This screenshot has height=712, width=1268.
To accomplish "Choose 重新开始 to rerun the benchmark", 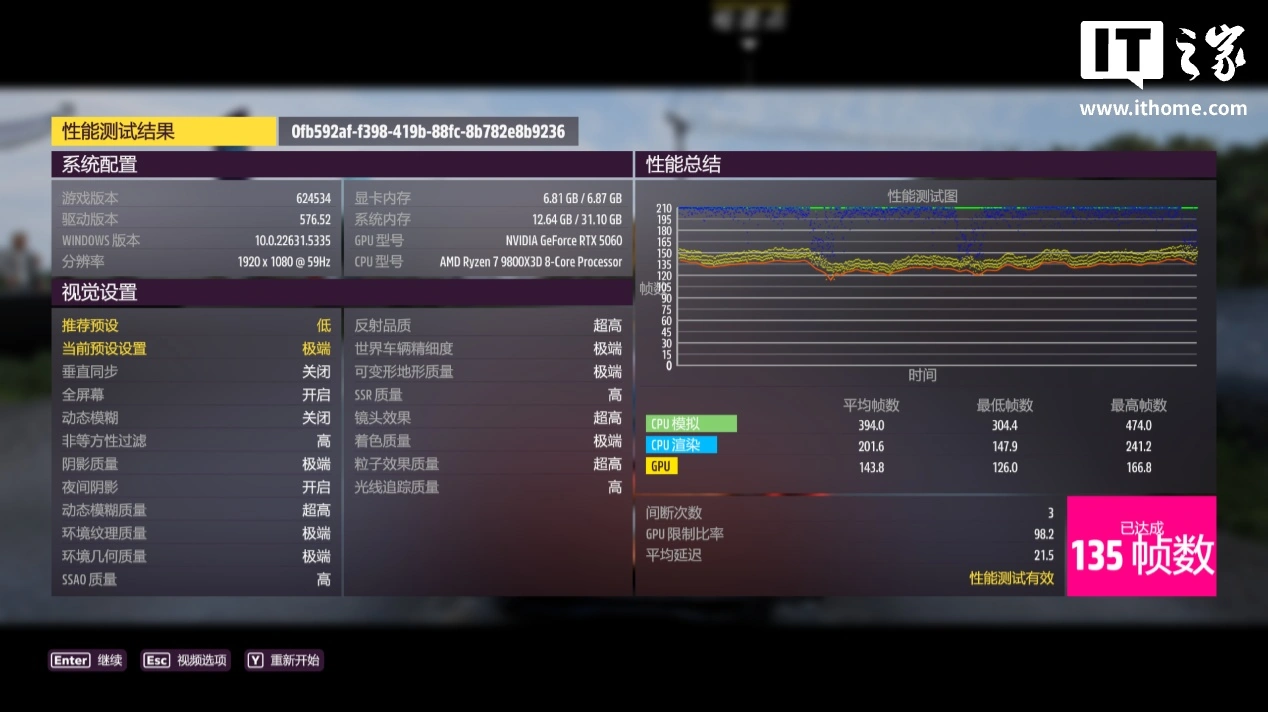I will (284, 660).
